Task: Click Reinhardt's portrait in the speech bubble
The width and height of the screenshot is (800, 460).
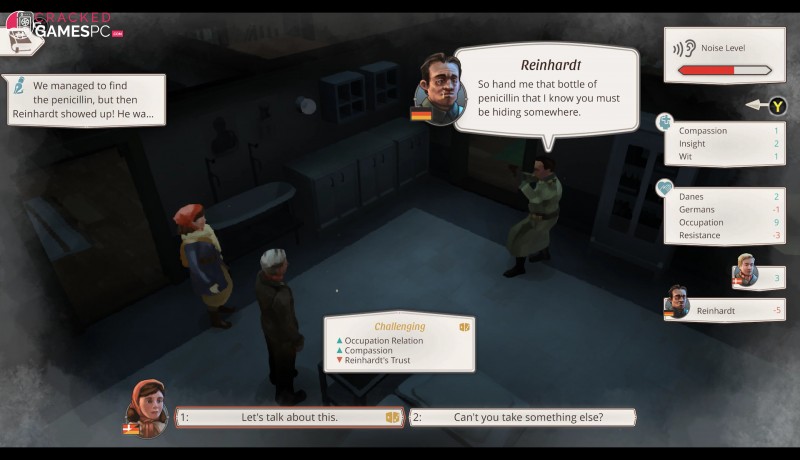Action: point(440,88)
